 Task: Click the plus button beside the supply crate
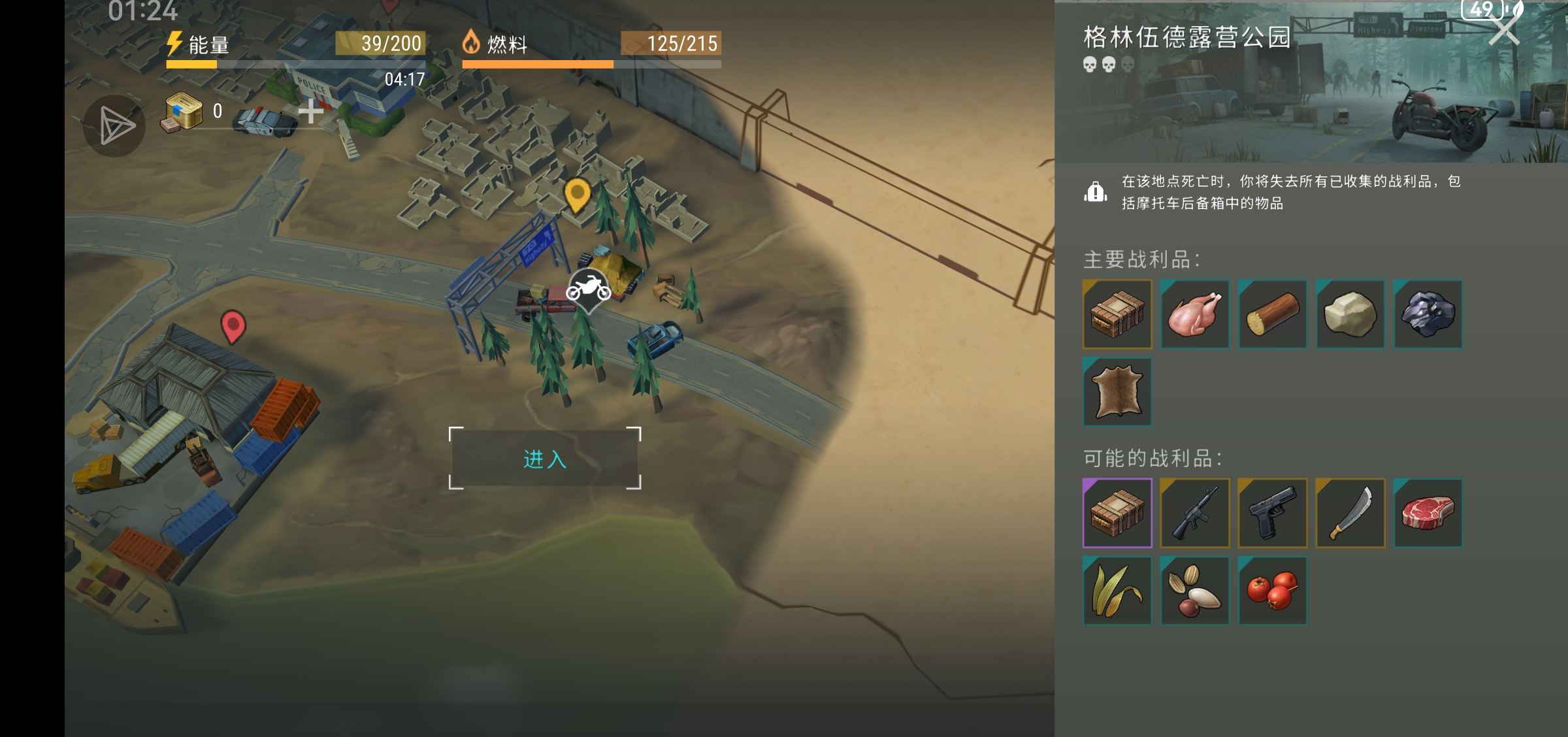point(311,112)
